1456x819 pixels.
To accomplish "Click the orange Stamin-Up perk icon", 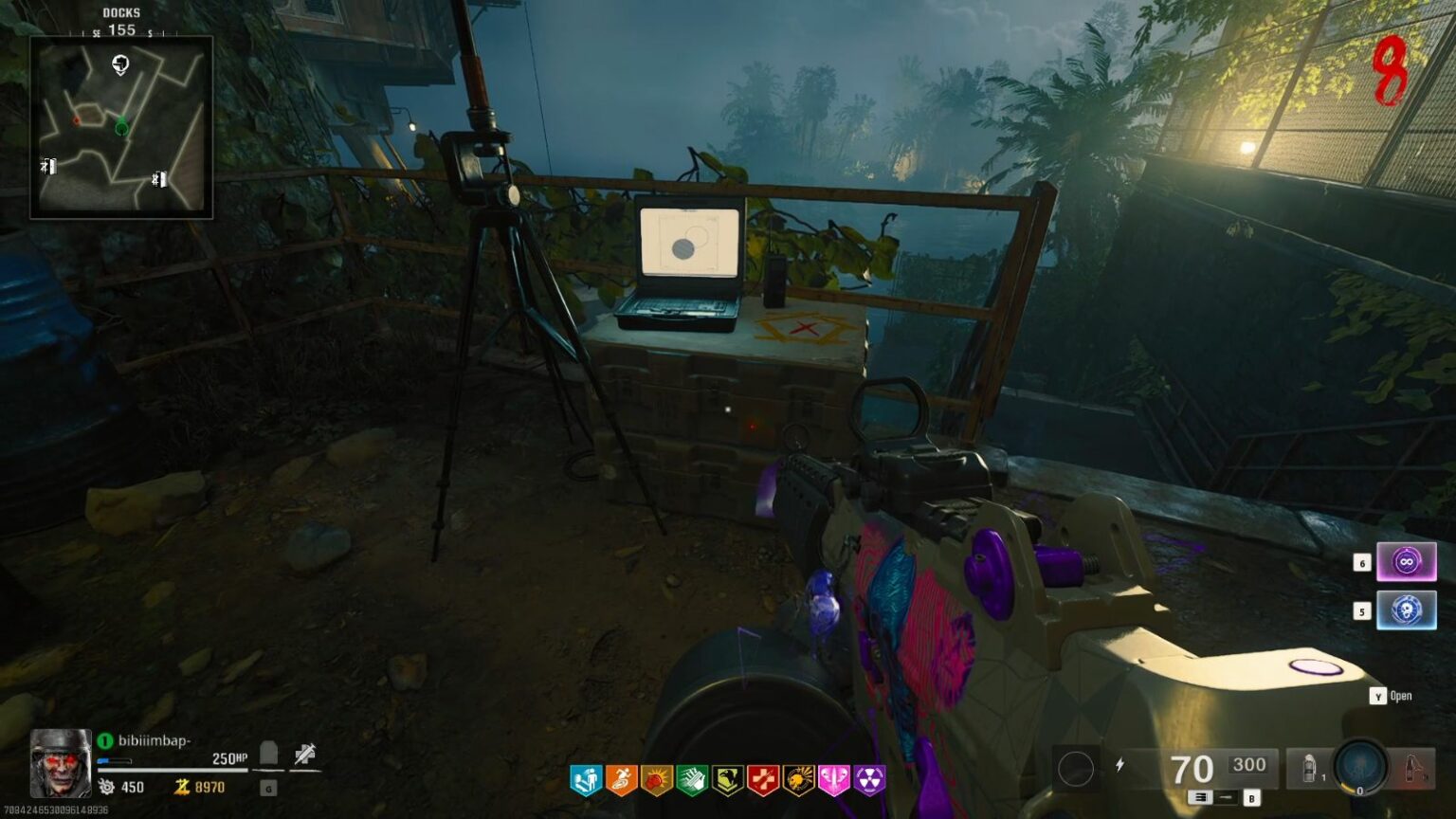I will tap(621, 780).
